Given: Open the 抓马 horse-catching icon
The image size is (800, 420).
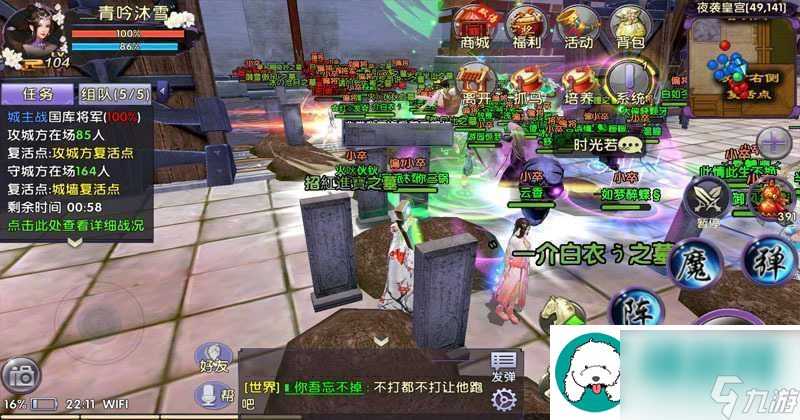Looking at the screenshot, I should click(x=525, y=80).
